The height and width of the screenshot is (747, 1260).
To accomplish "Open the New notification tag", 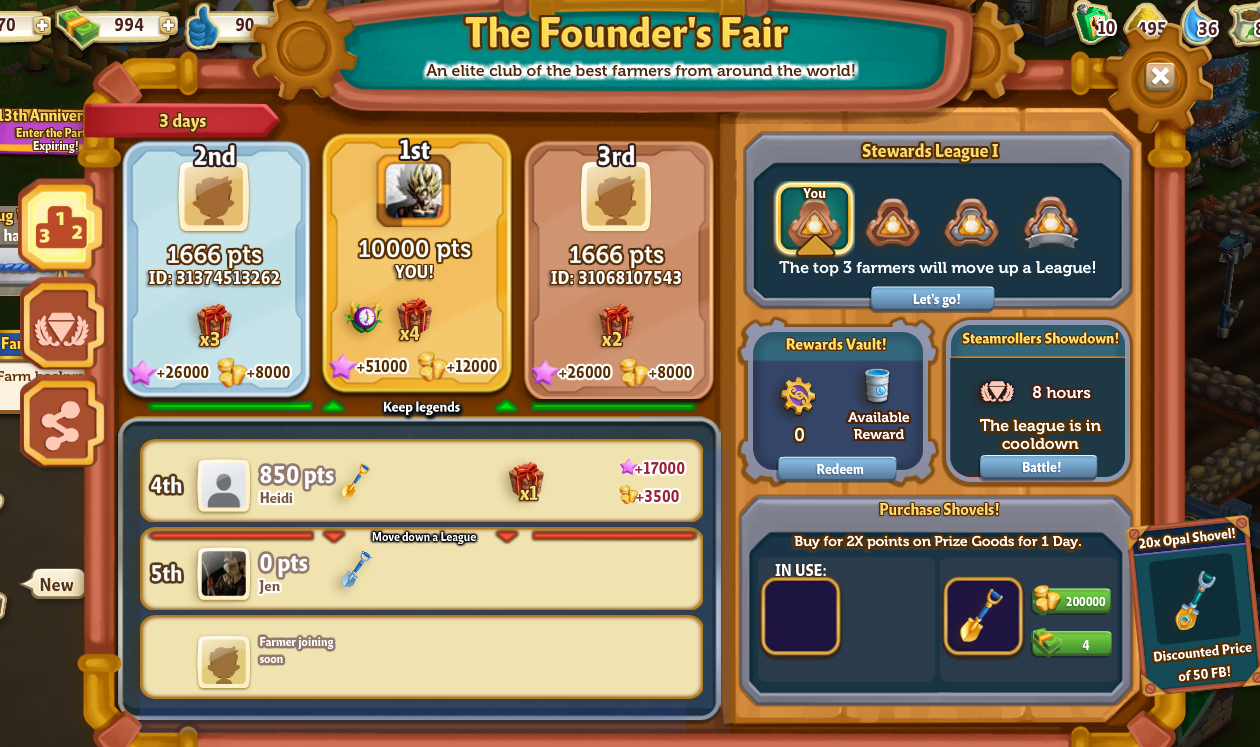I will [x=56, y=585].
